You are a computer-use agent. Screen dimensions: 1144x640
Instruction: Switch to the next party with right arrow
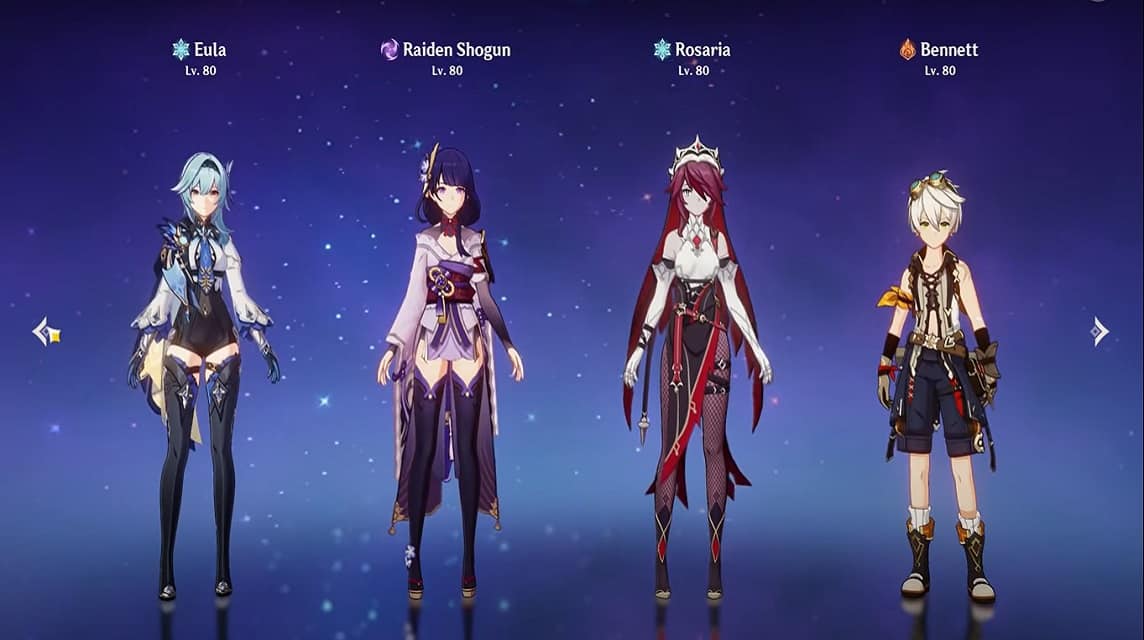[x=1099, y=332]
